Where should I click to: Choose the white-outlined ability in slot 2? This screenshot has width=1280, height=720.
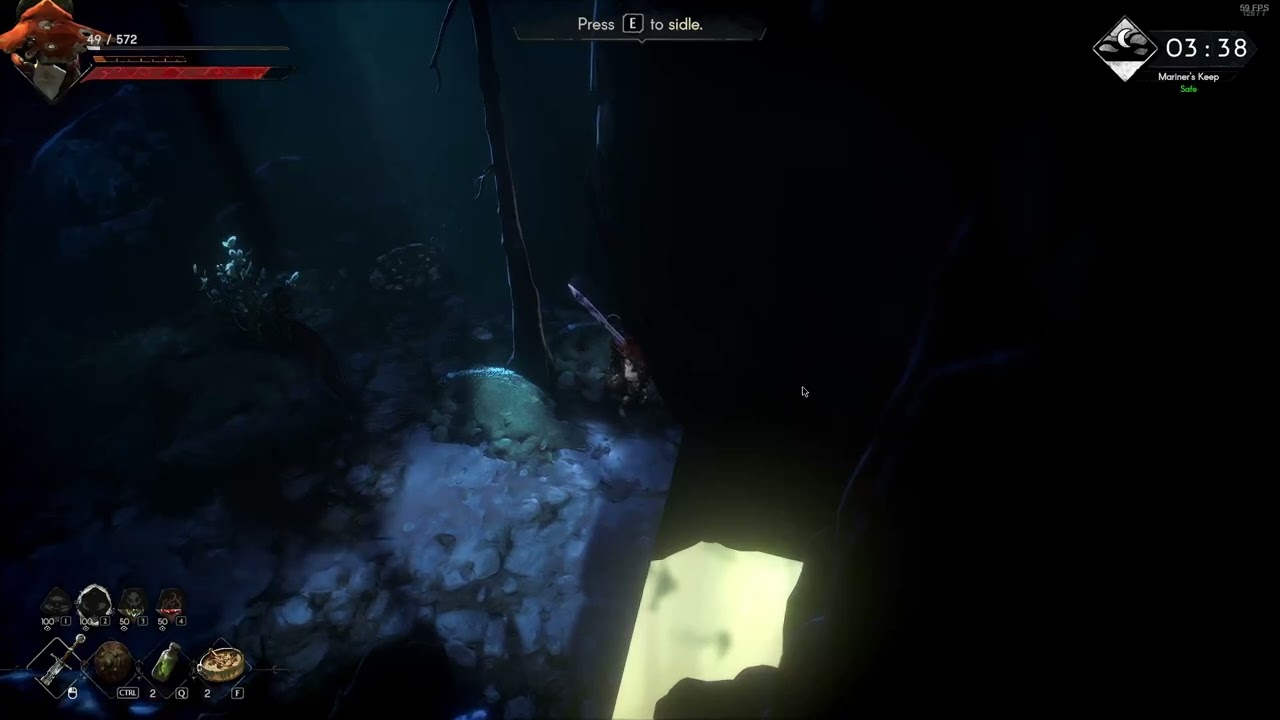pyautogui.click(x=94, y=602)
